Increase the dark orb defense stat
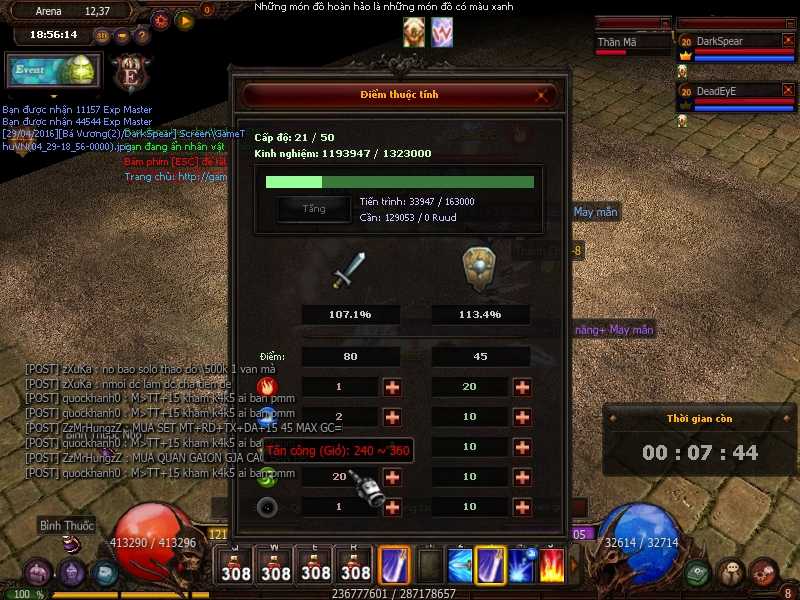Screen dimensions: 800x600 (522, 507)
